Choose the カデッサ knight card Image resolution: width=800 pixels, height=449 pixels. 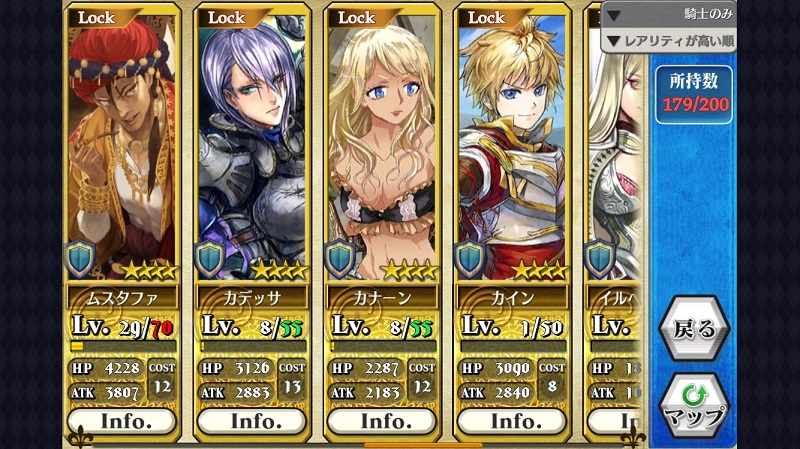252,150
